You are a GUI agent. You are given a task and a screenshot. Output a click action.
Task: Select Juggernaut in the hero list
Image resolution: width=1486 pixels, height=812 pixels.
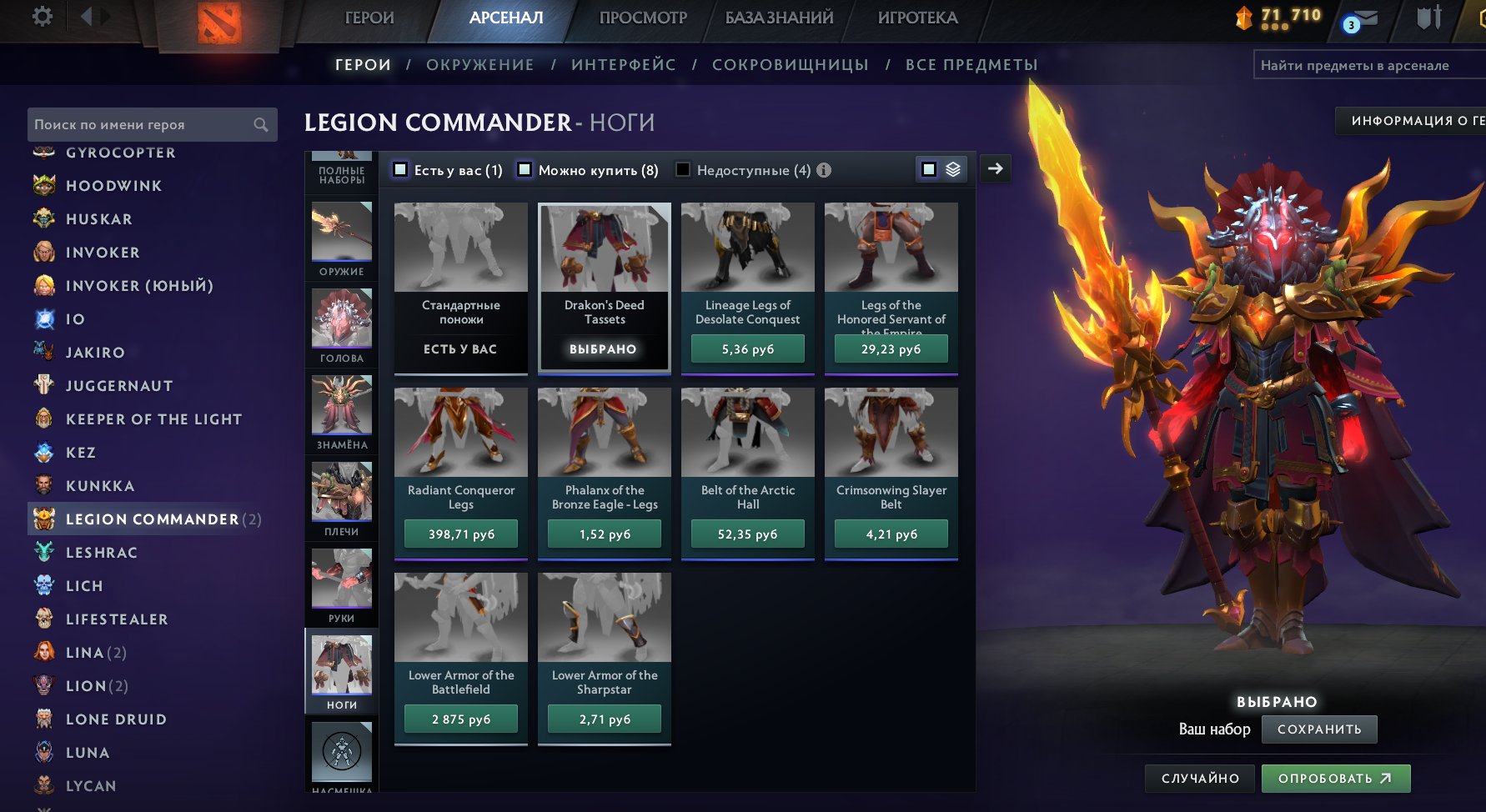[119, 386]
